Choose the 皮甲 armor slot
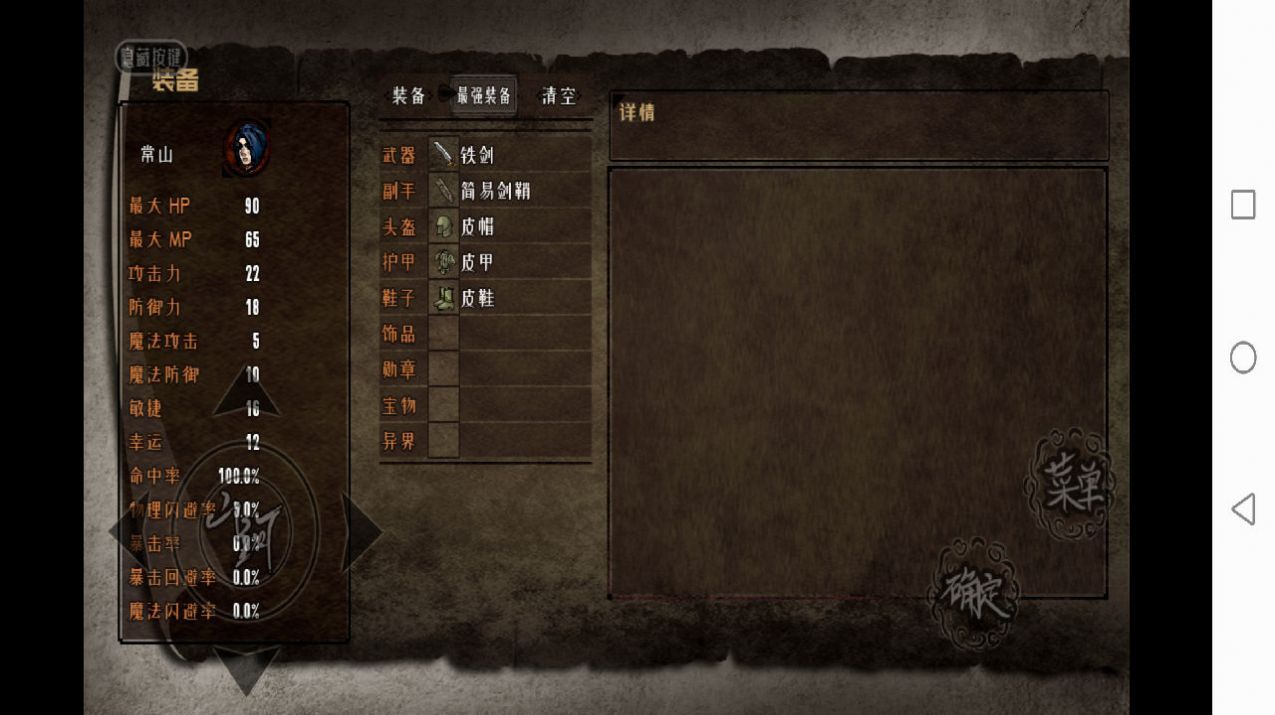 coord(510,263)
